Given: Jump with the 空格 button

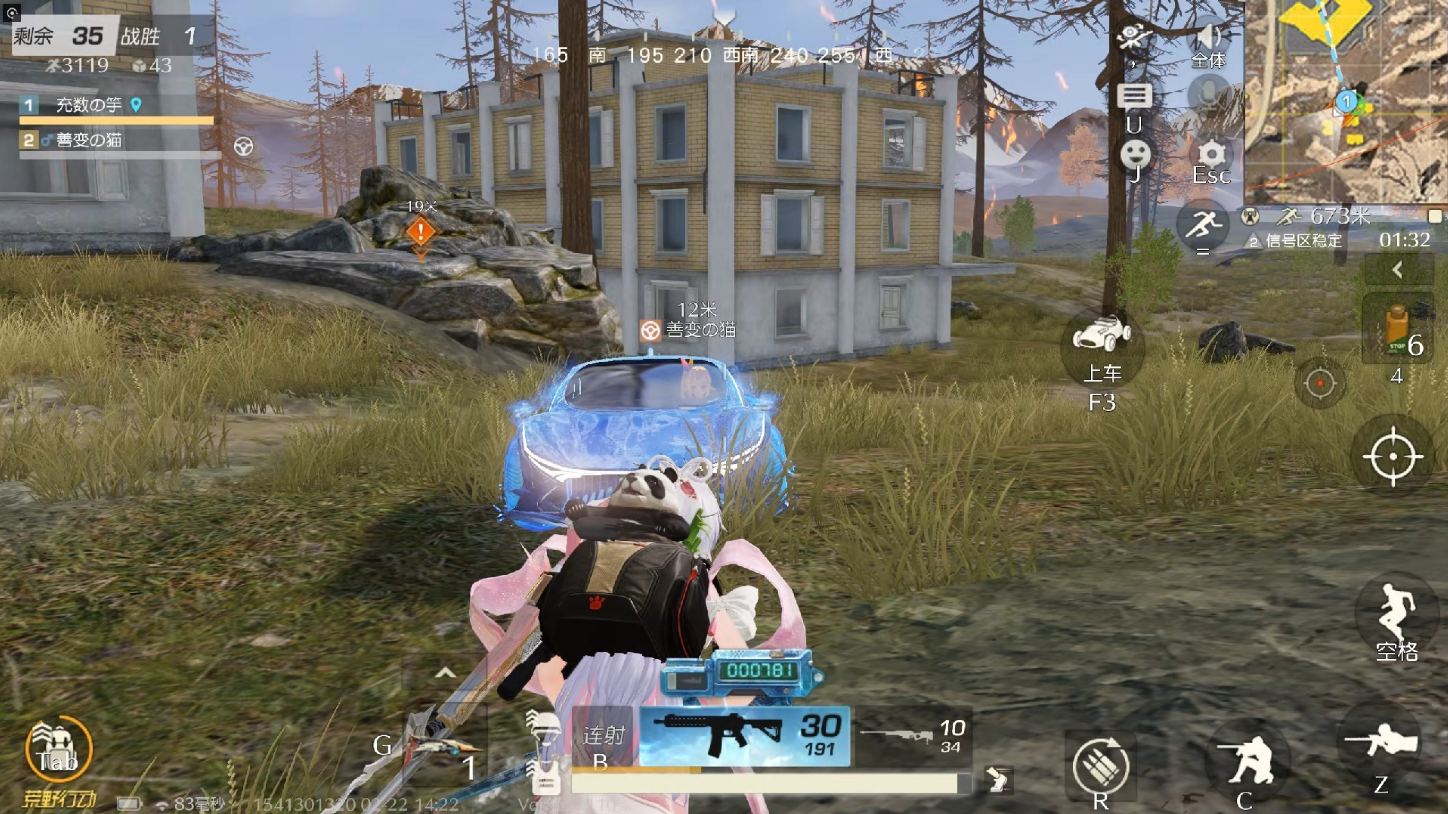Looking at the screenshot, I should [x=1396, y=612].
